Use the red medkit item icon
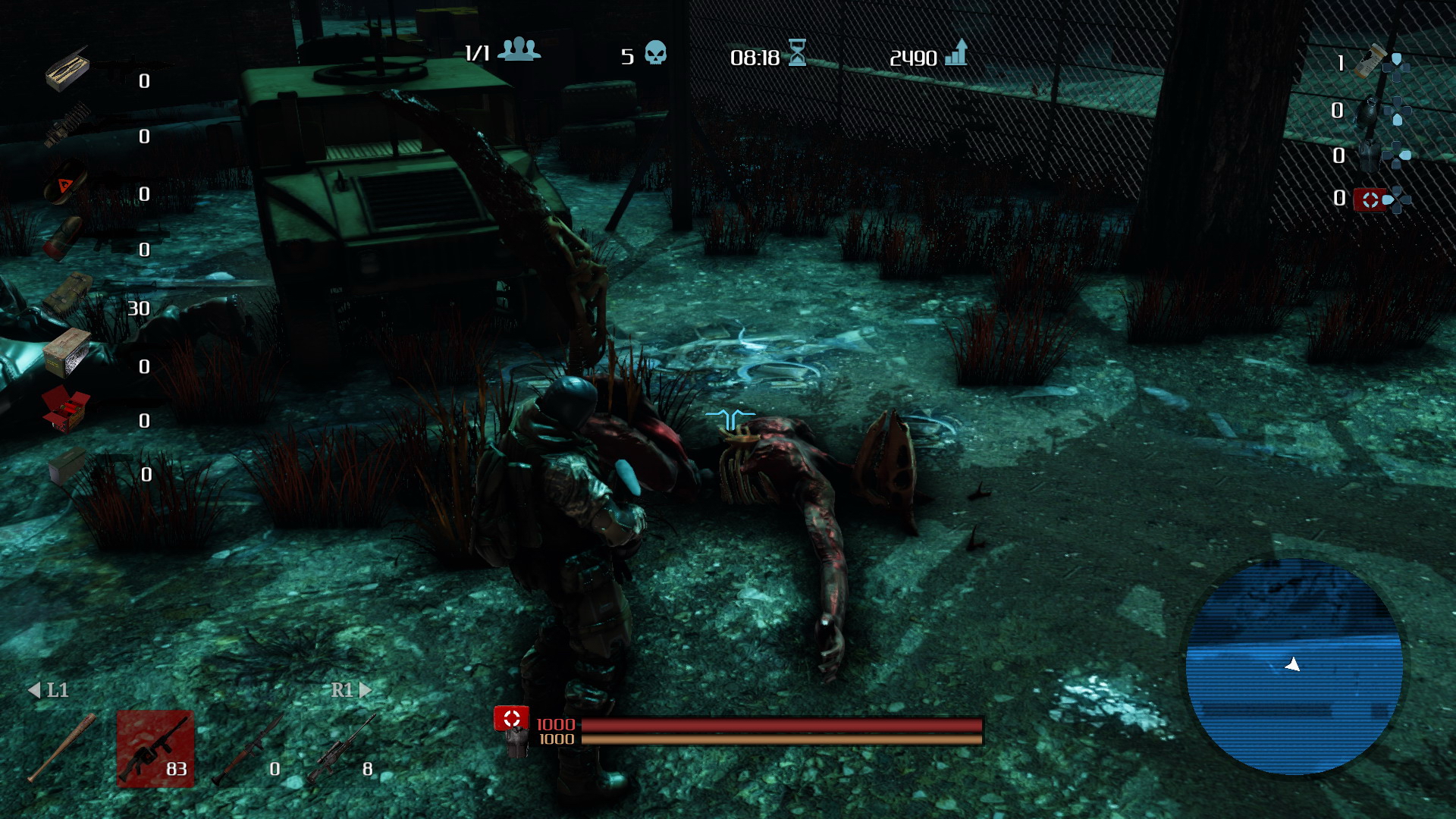1456x819 pixels. tap(1370, 199)
